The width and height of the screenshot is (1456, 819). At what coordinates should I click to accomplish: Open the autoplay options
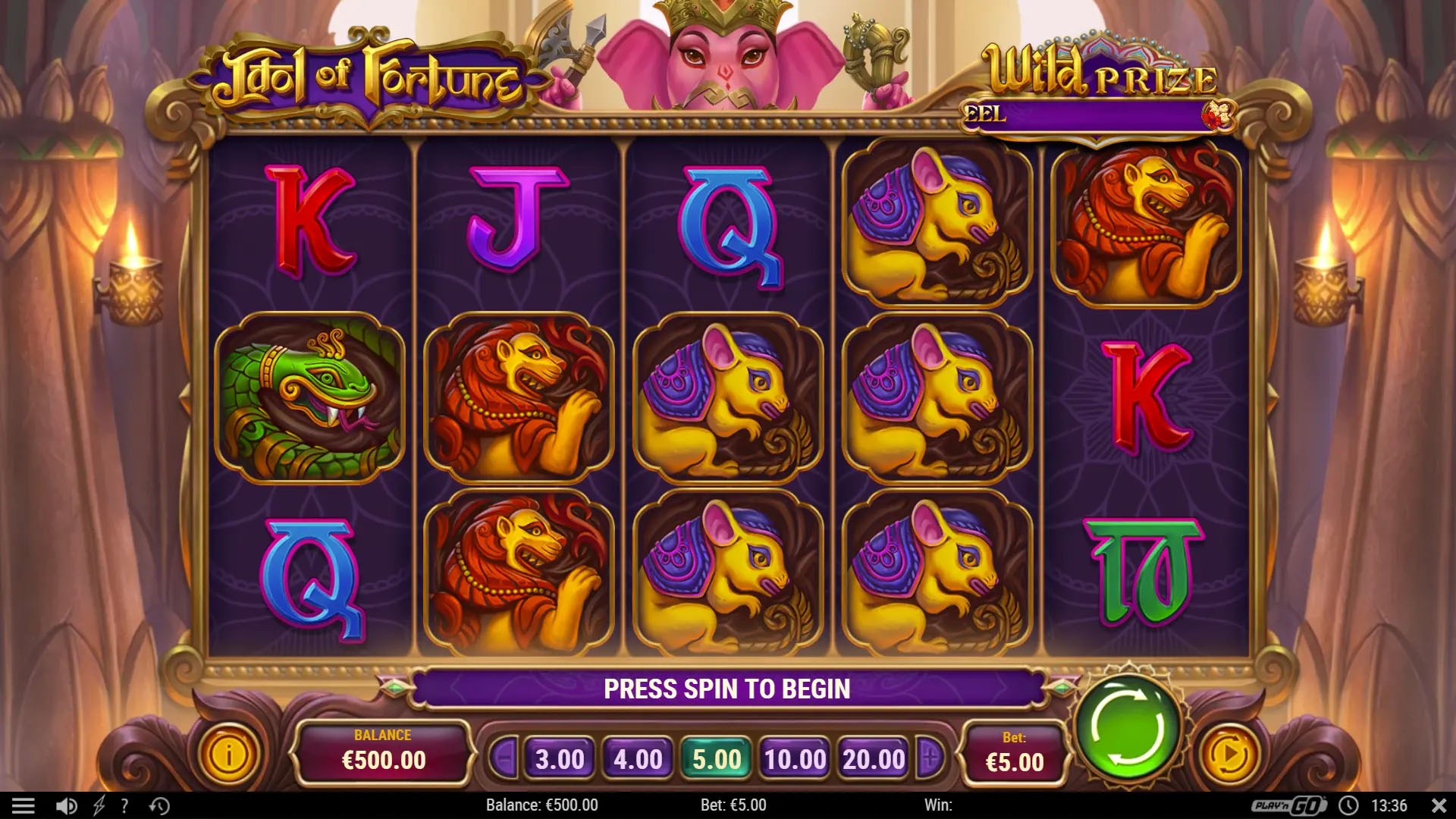[1228, 755]
